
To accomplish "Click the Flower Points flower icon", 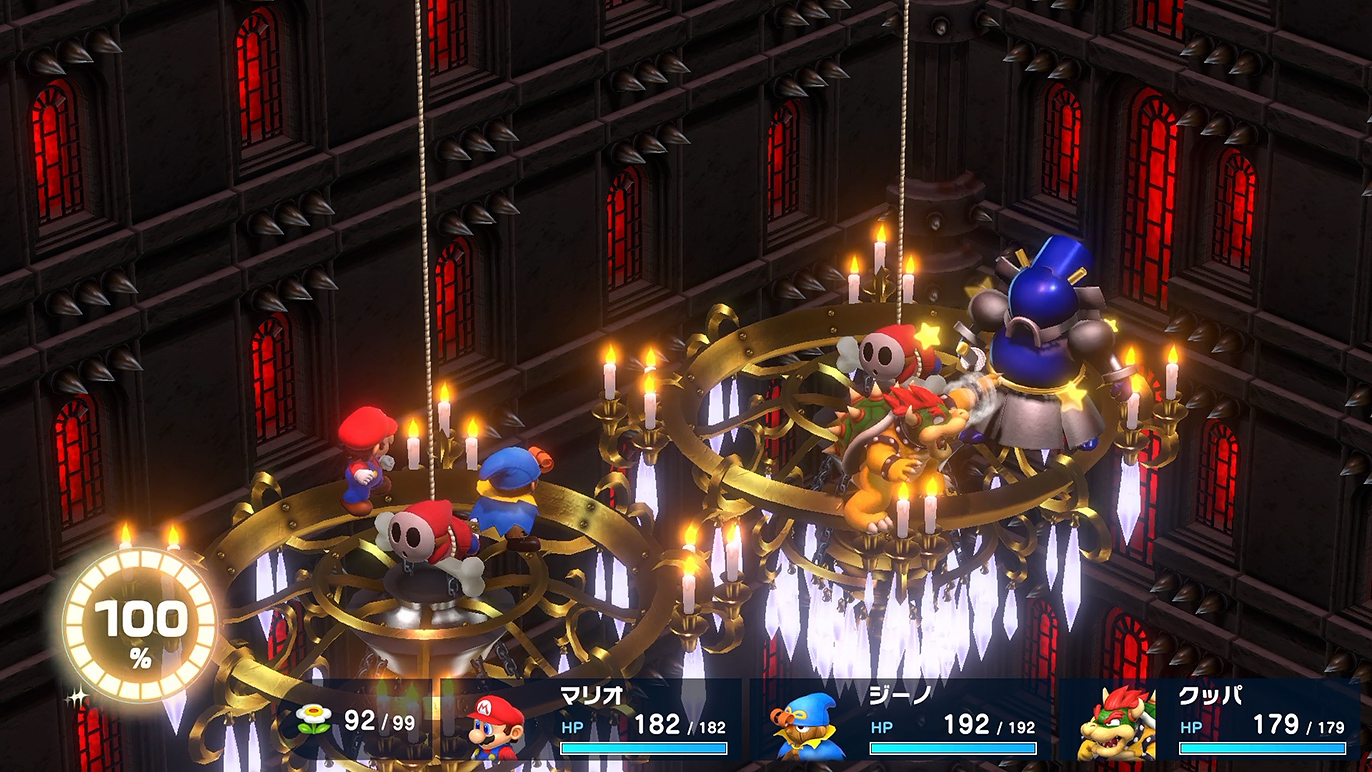I will [x=313, y=720].
